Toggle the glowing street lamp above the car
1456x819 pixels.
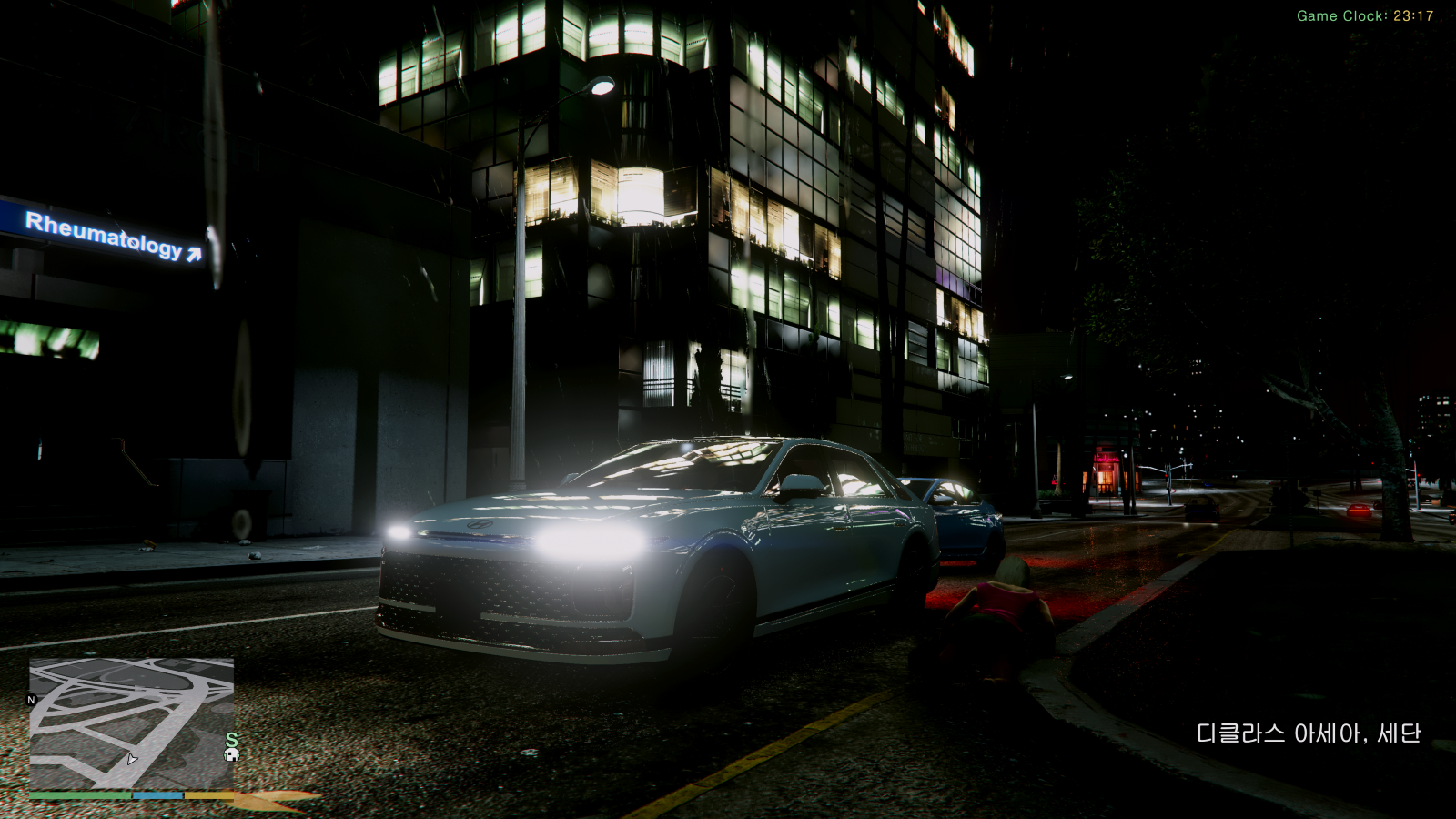[601, 87]
